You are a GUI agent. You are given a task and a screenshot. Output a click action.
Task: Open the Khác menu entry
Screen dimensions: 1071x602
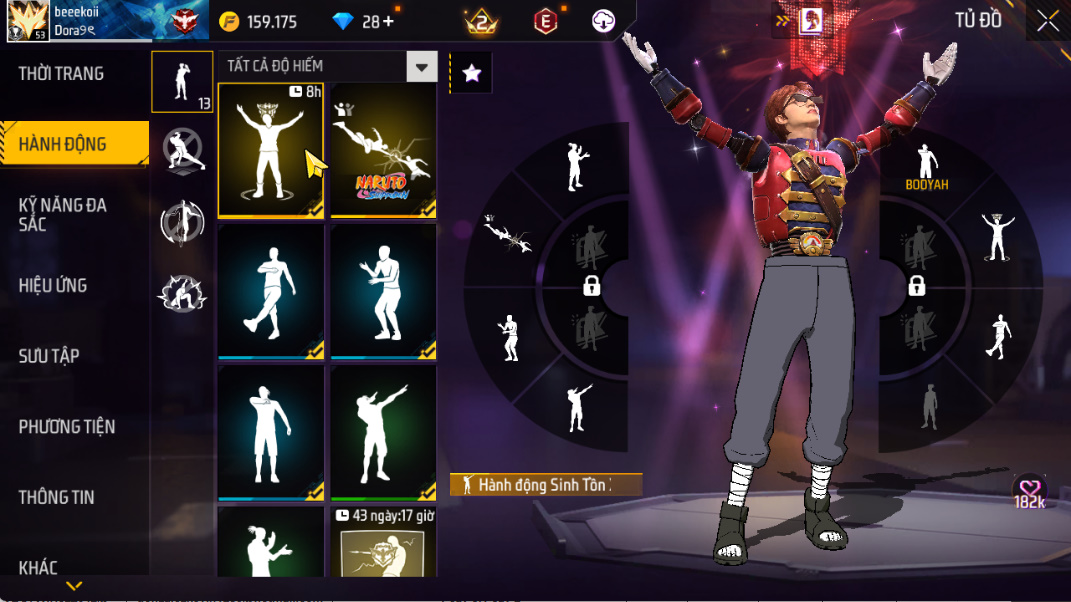click(x=38, y=568)
